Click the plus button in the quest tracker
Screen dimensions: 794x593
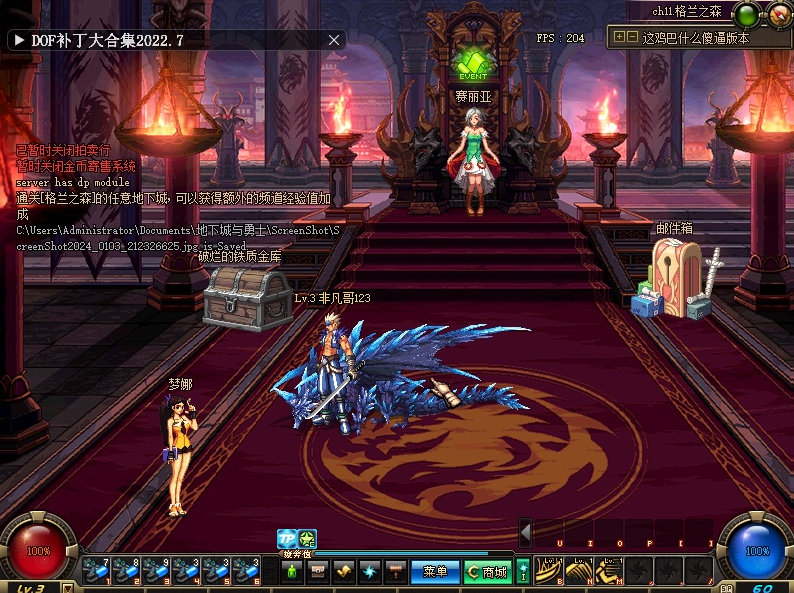point(620,37)
